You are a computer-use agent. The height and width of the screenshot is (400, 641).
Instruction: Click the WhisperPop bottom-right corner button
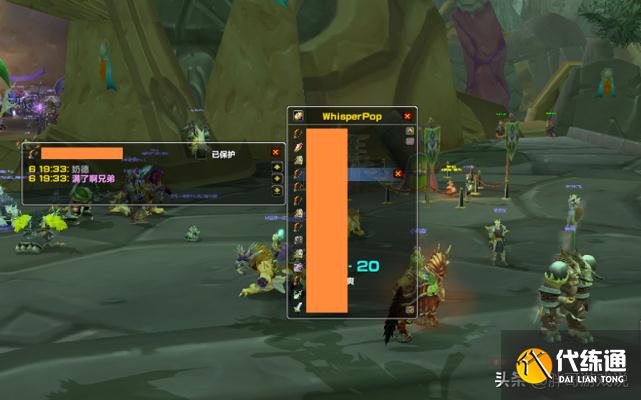pos(409,310)
